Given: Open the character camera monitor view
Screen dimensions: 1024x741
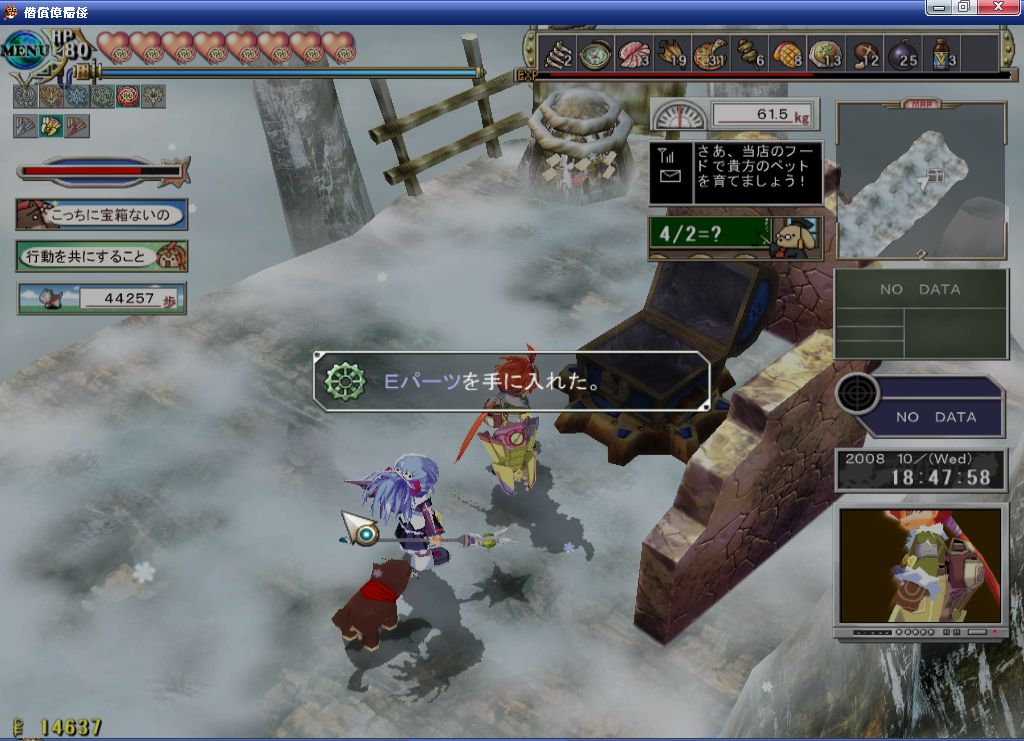Looking at the screenshot, I should tap(920, 566).
